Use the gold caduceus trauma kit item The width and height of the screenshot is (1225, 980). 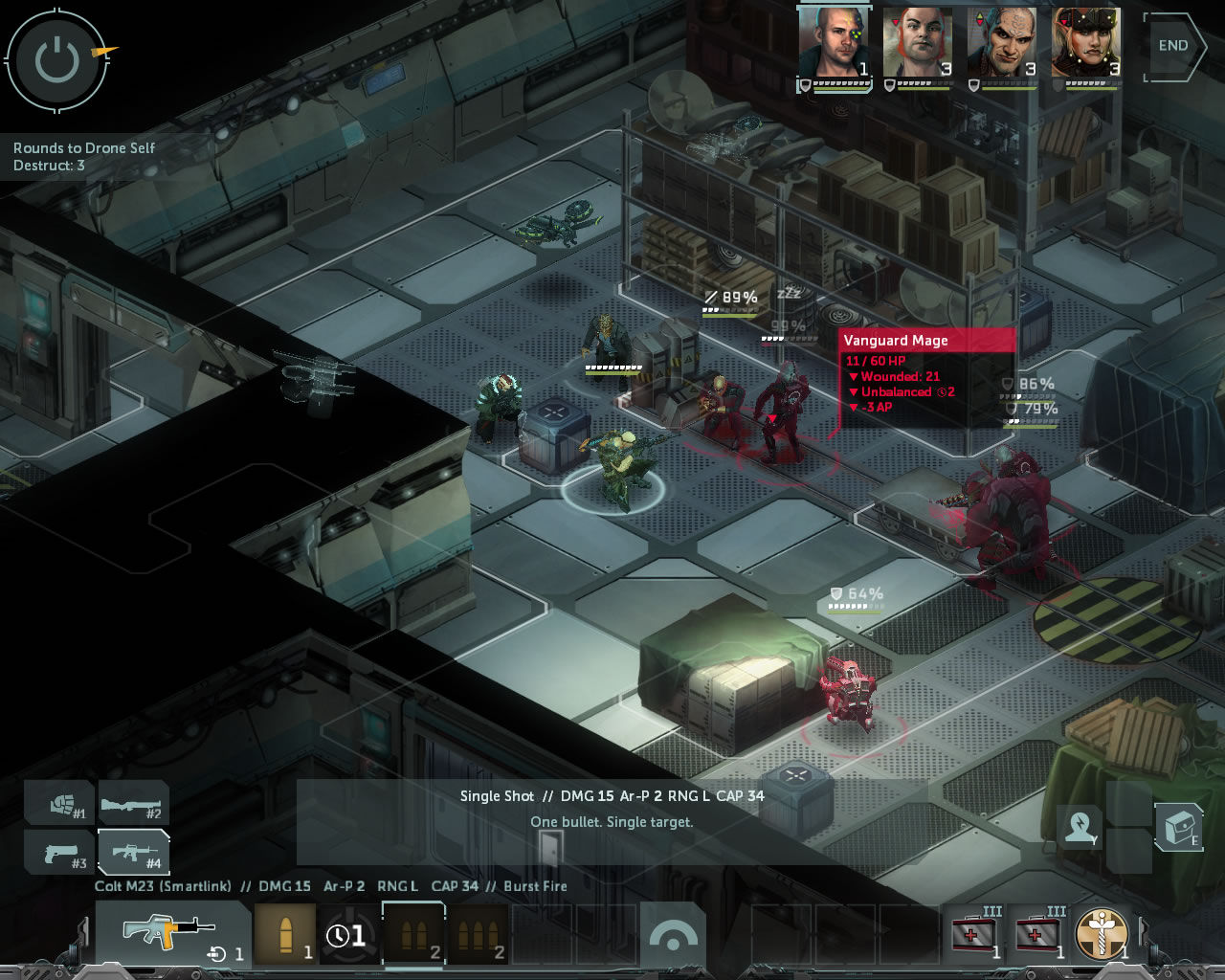point(1102,932)
